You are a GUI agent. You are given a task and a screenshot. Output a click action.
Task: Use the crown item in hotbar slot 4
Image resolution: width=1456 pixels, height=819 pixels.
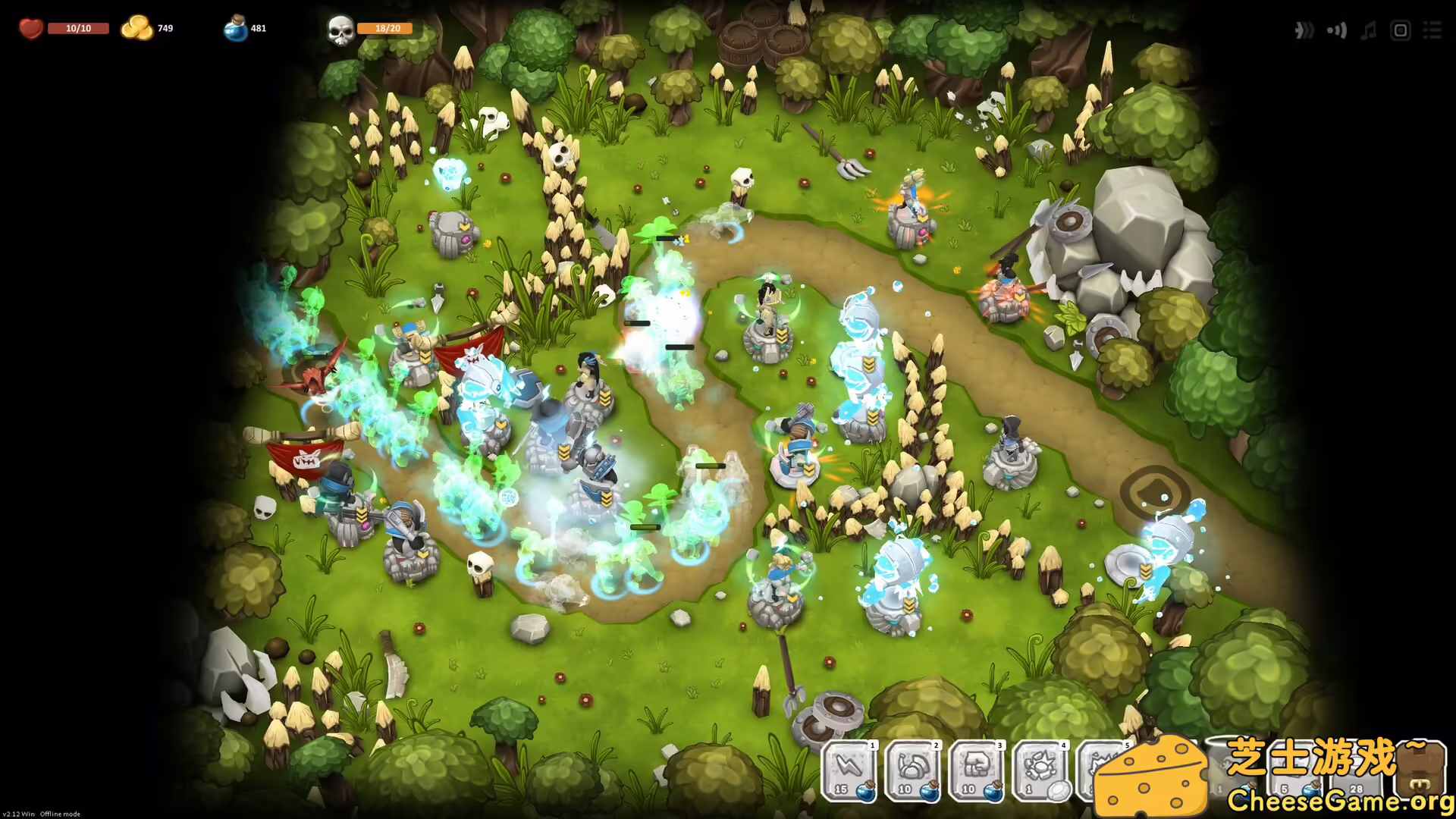pos(1039,770)
